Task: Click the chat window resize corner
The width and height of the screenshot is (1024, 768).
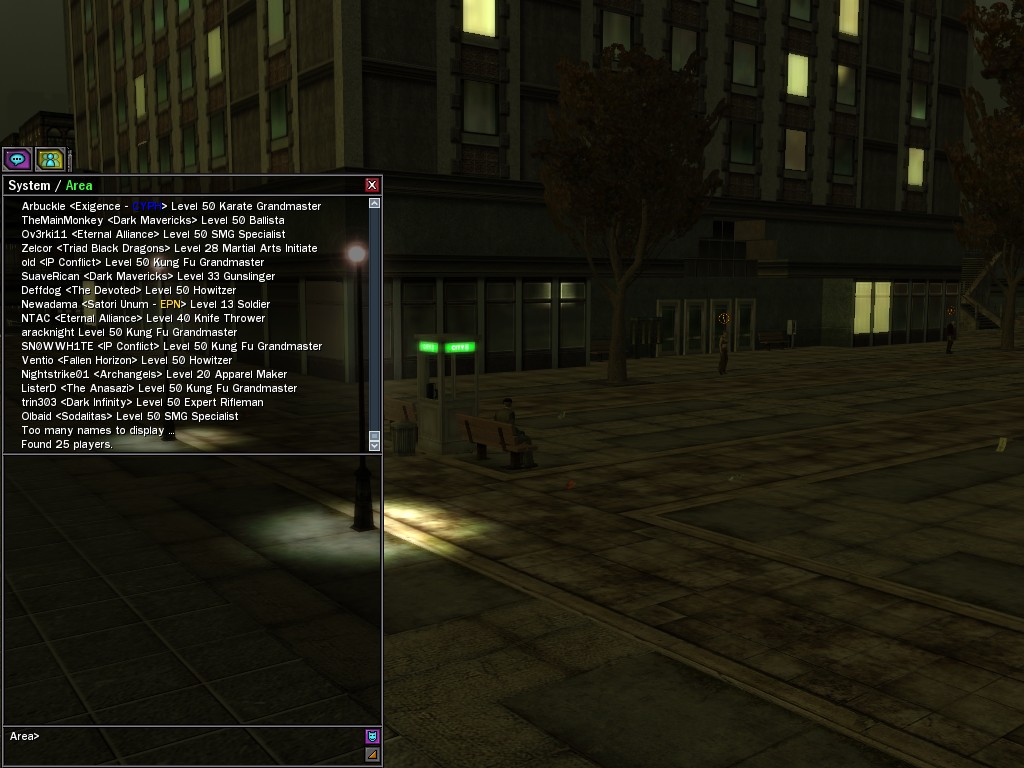Action: click(372, 754)
